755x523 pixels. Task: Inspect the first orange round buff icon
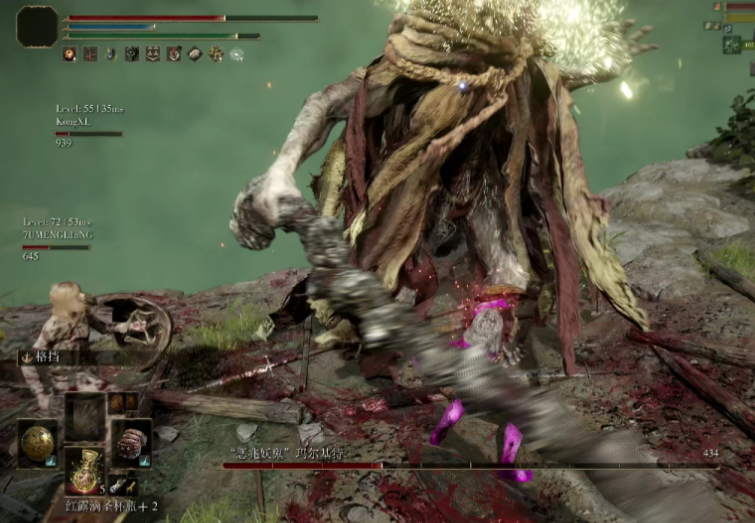click(69, 54)
